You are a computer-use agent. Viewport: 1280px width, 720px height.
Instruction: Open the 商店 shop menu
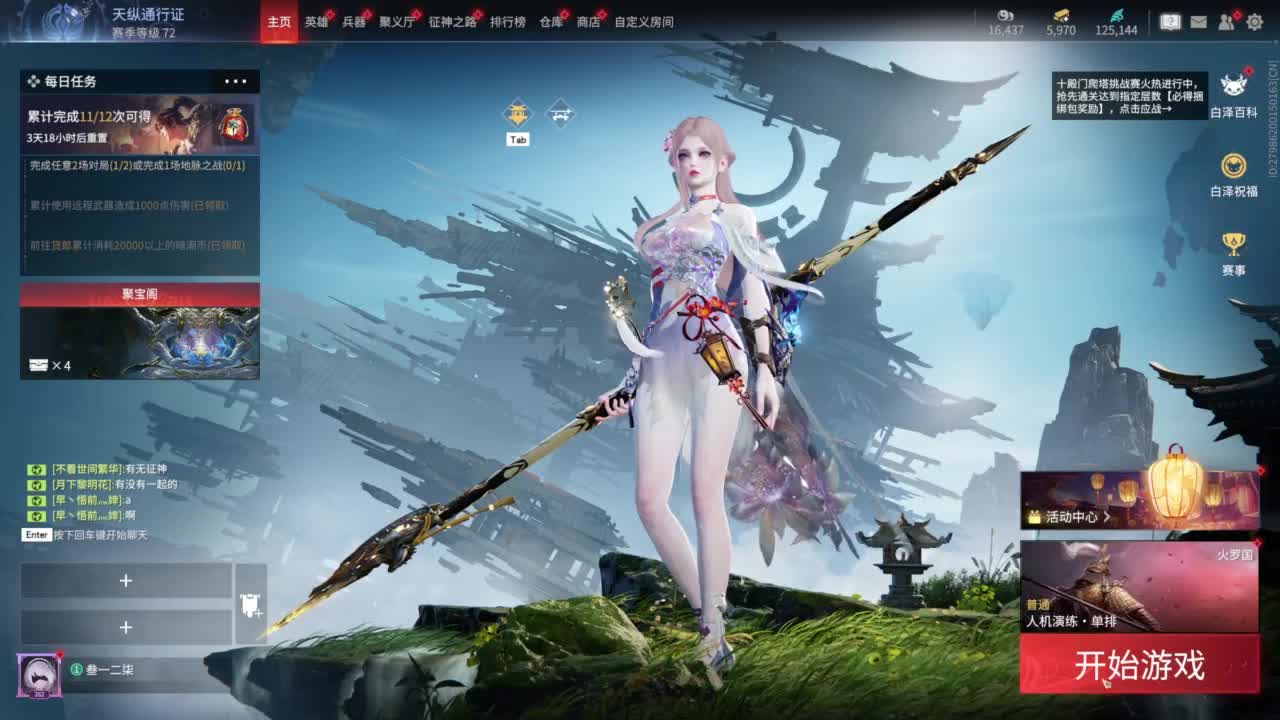[587, 21]
